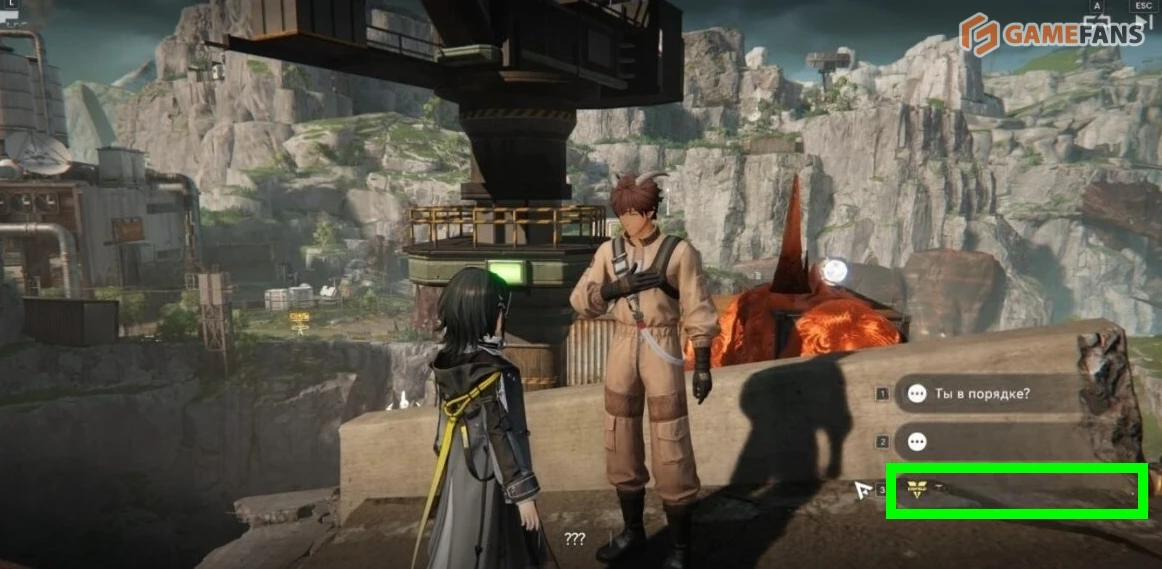
Task: Skip the dialogue with the skip arrow
Action: pos(1144,19)
